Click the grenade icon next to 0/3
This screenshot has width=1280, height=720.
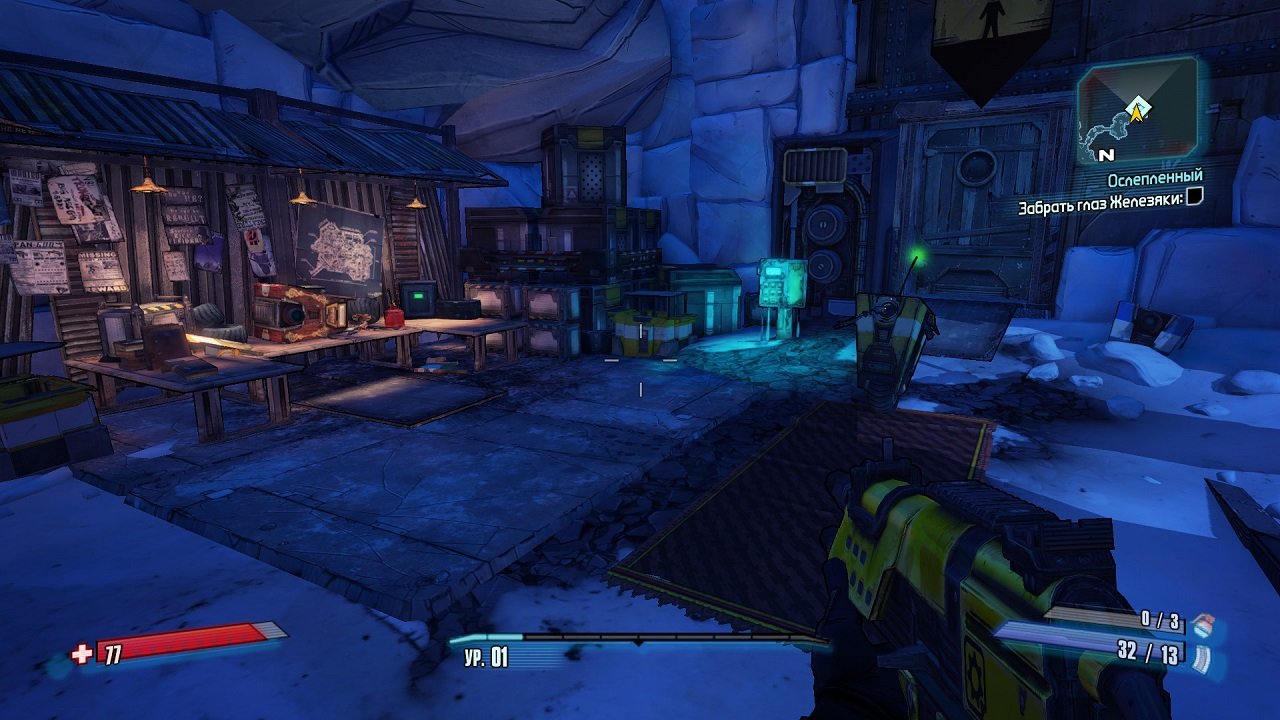coord(1204,627)
